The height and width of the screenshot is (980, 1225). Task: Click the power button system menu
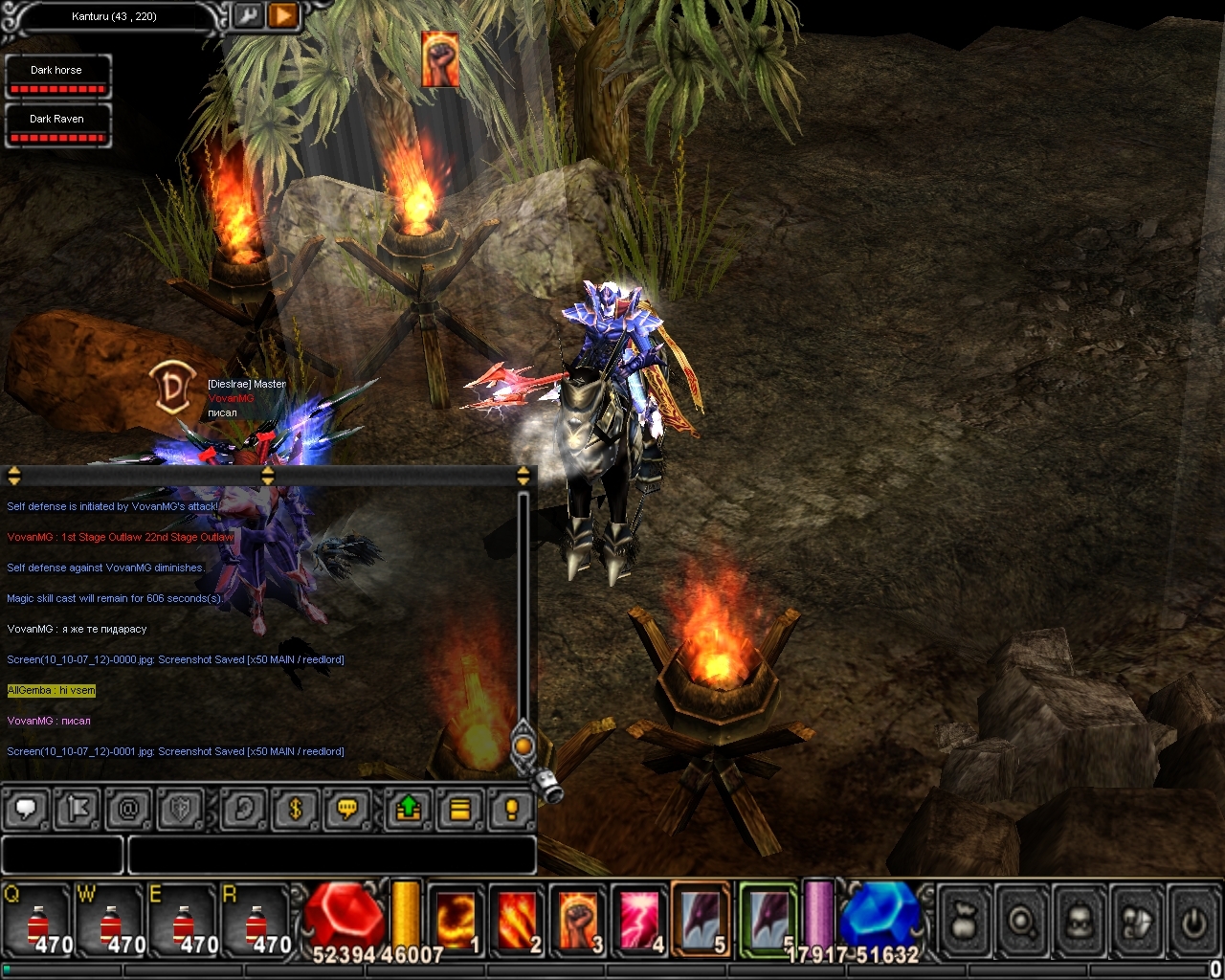point(1193,922)
